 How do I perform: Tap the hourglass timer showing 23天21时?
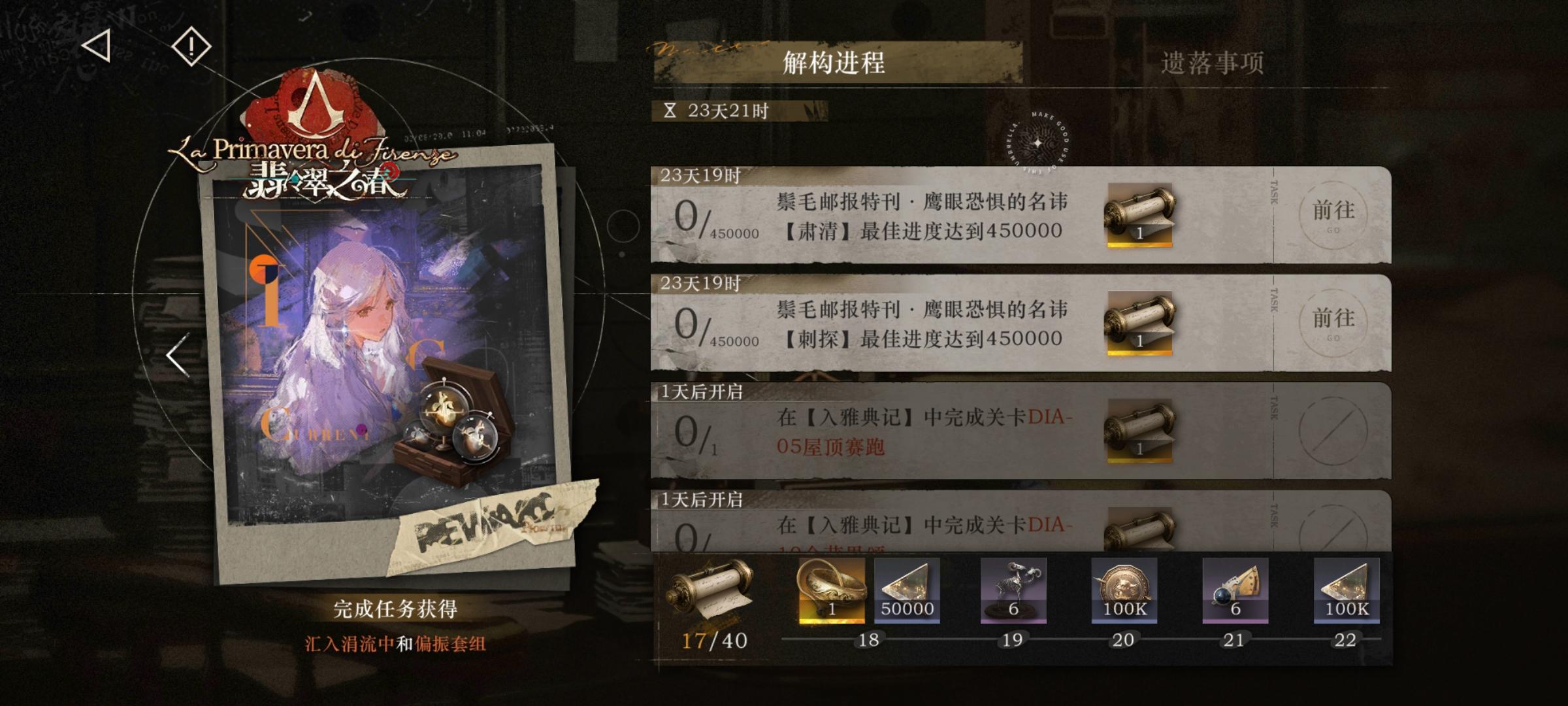click(x=718, y=110)
